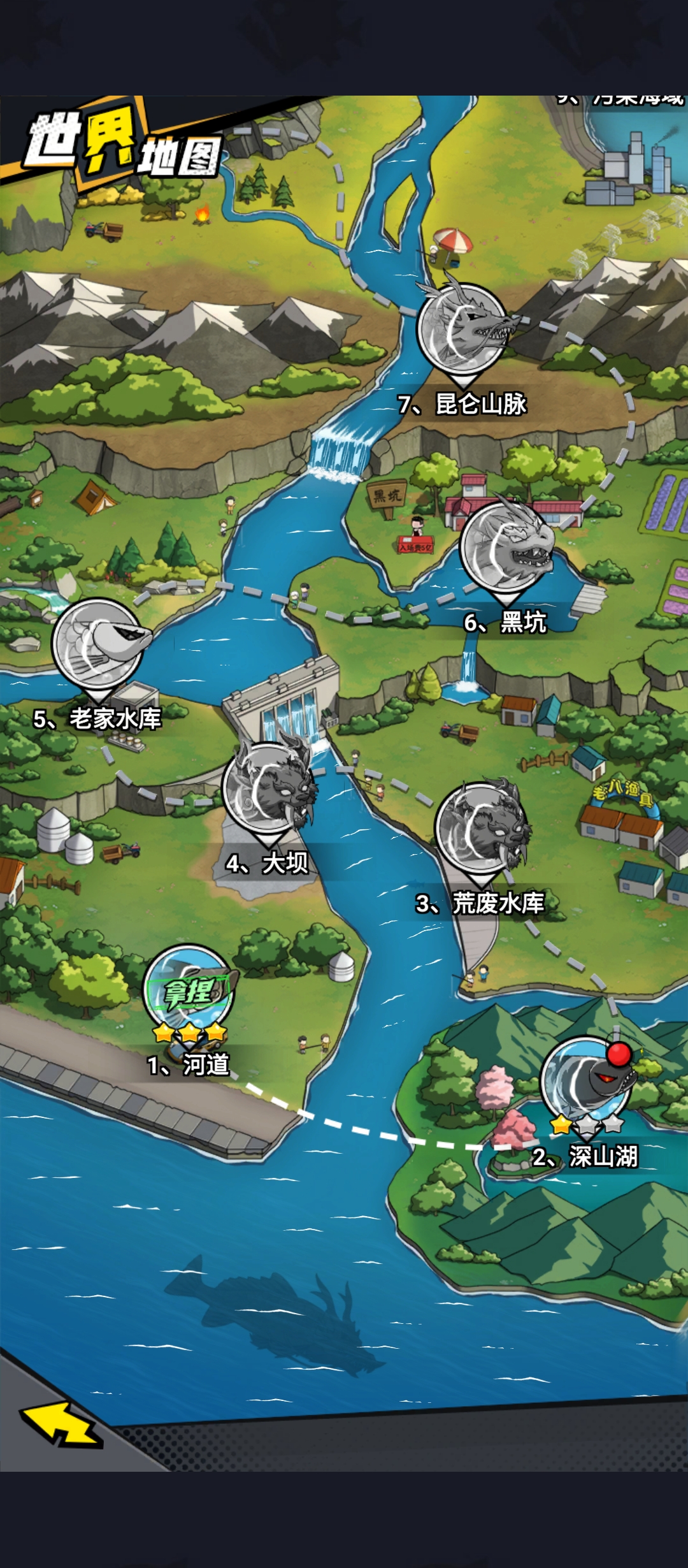The width and height of the screenshot is (688, 1568).
Task: Select the 老家水库 fish marker
Action: (x=97, y=644)
